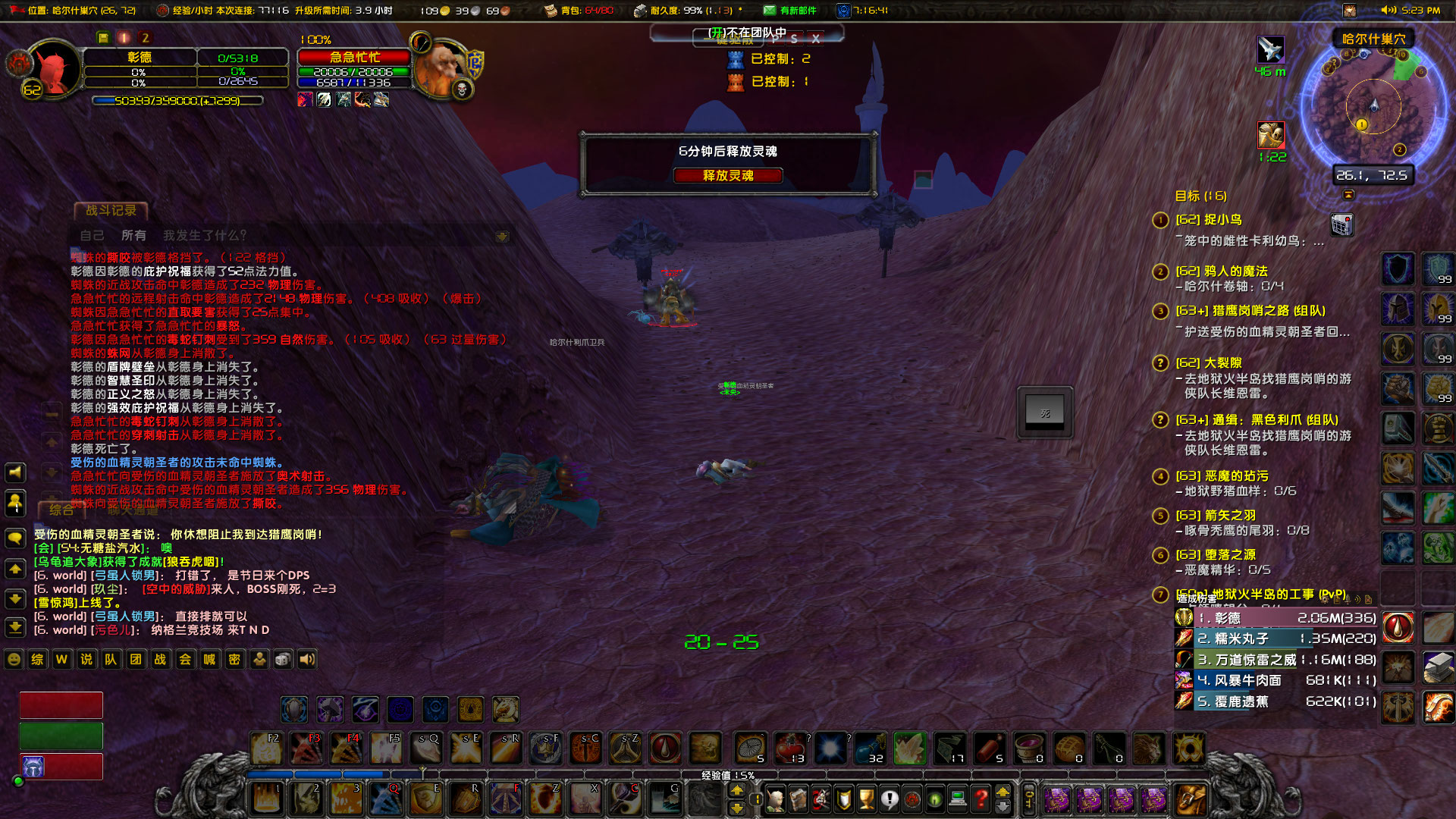The height and width of the screenshot is (819, 1456).
Task: Click the dice roll icon beside chat buttons
Action: click(282, 659)
